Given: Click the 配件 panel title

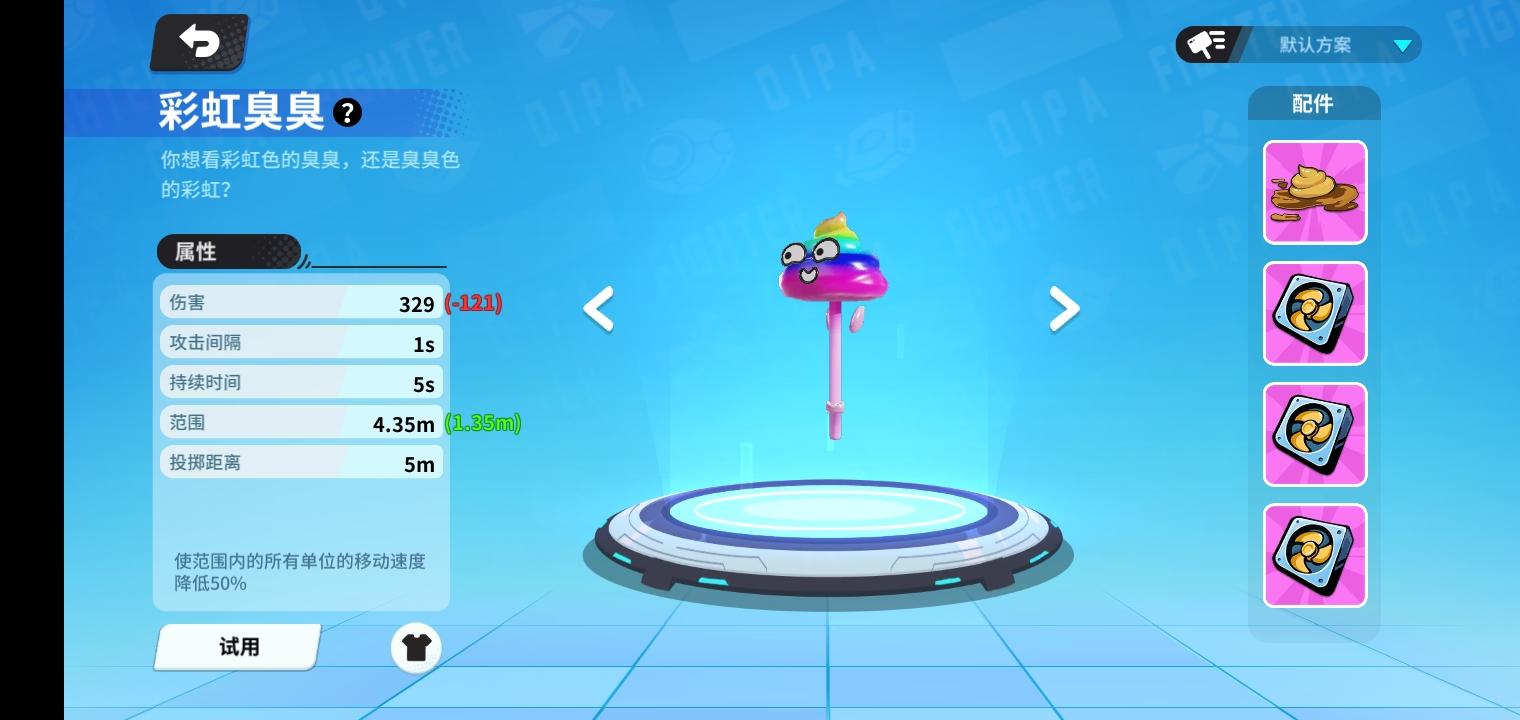Looking at the screenshot, I should coord(1314,103).
